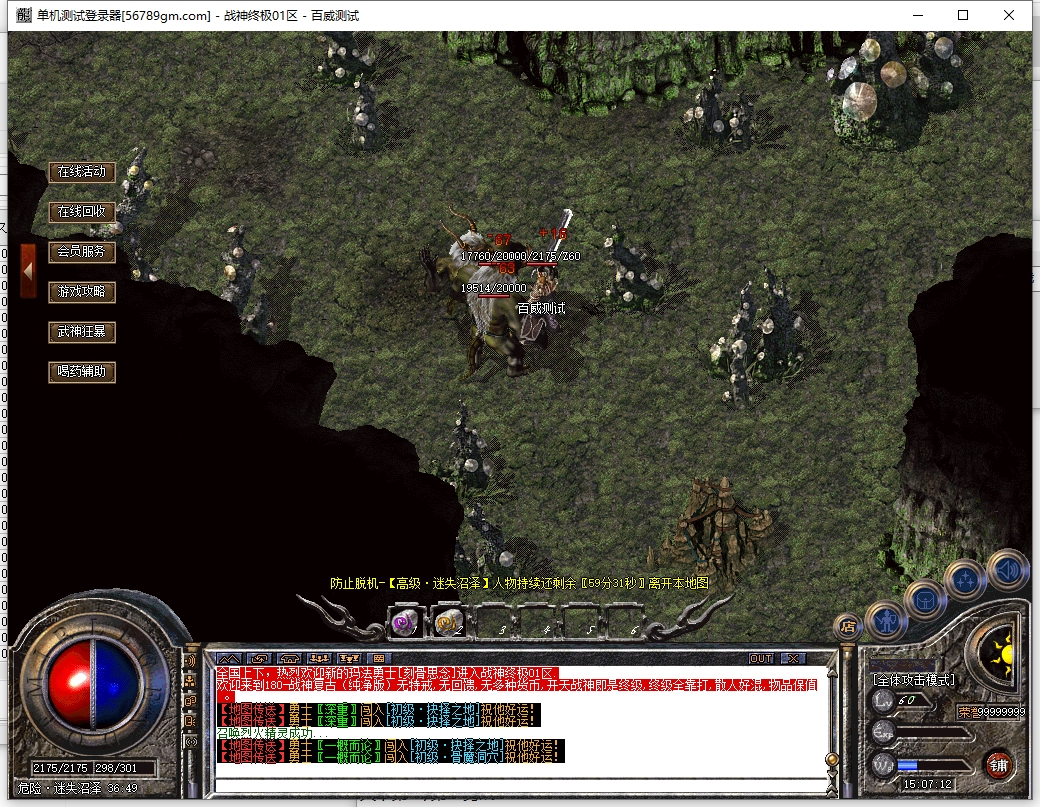Open the skills sparkle icon
This screenshot has height=807, width=1040.
(966, 577)
